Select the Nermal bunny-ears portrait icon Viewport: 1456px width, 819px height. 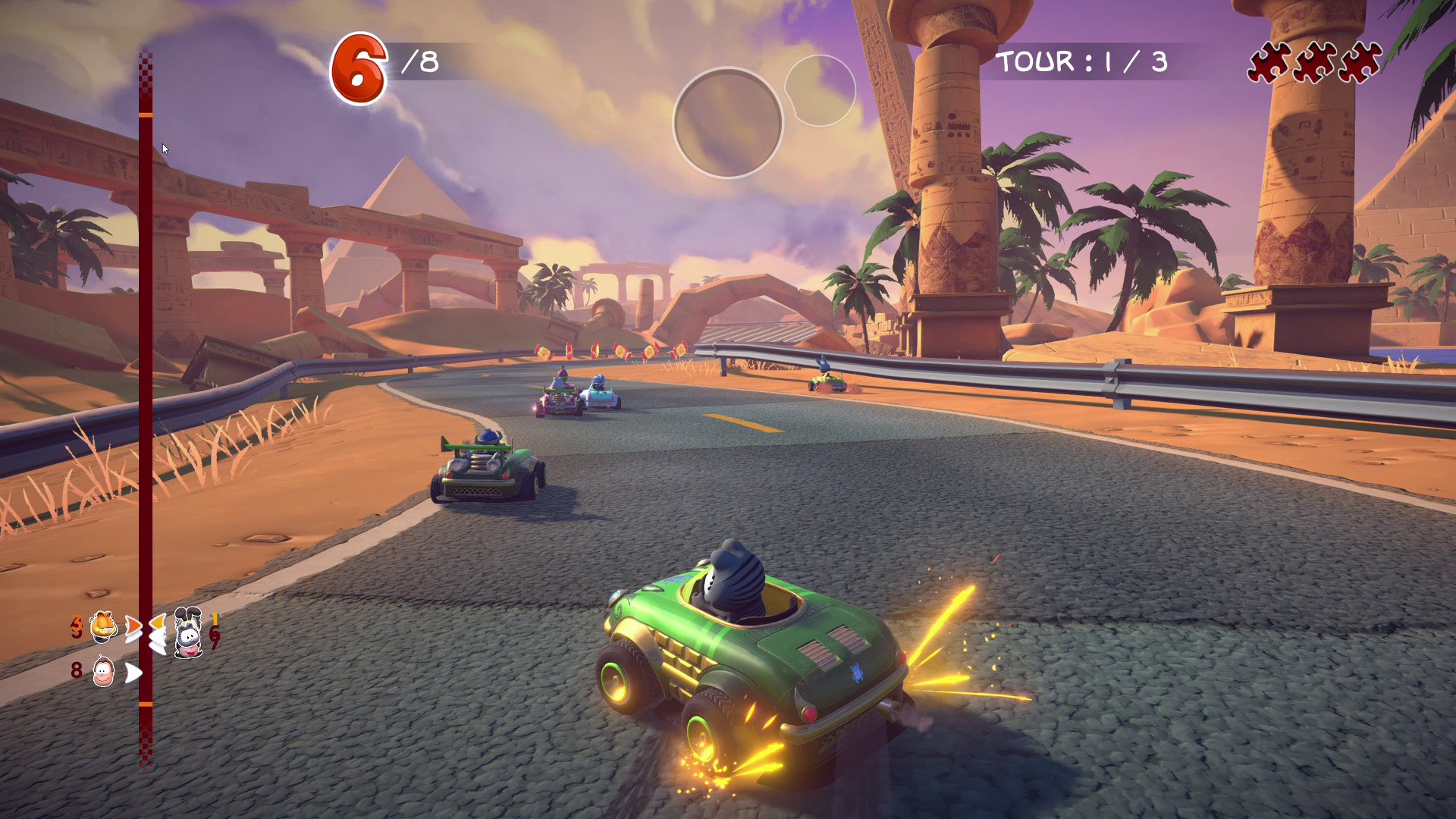[187, 632]
